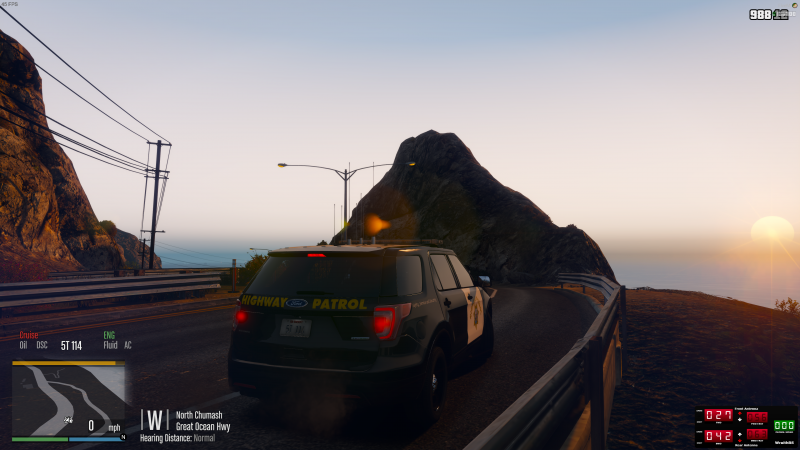Viewport: 800px width, 450px height.
Task: Click the green ENG engine indicator
Action: pos(109,335)
